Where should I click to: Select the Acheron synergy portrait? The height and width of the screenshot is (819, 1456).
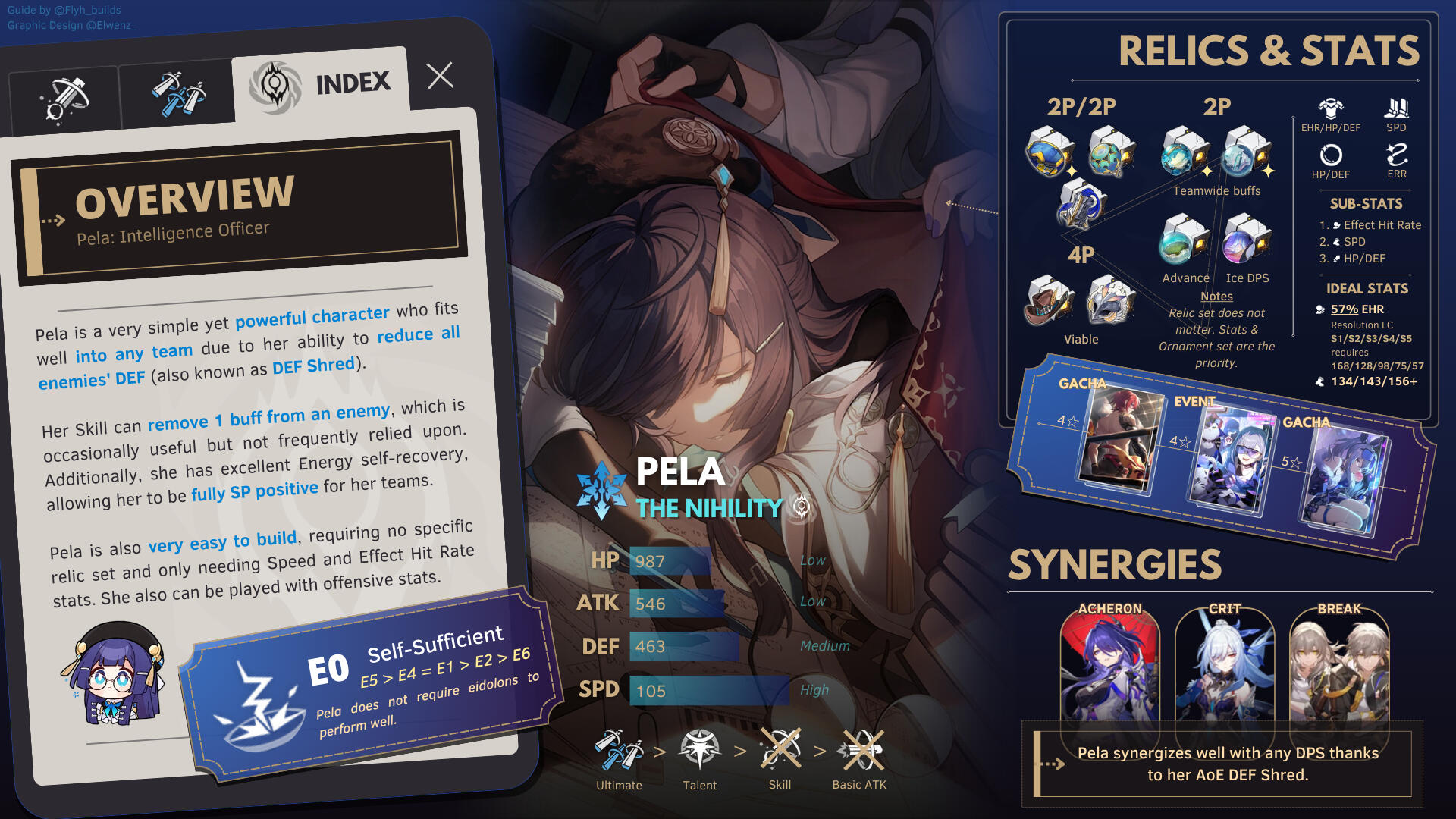[x=1109, y=667]
